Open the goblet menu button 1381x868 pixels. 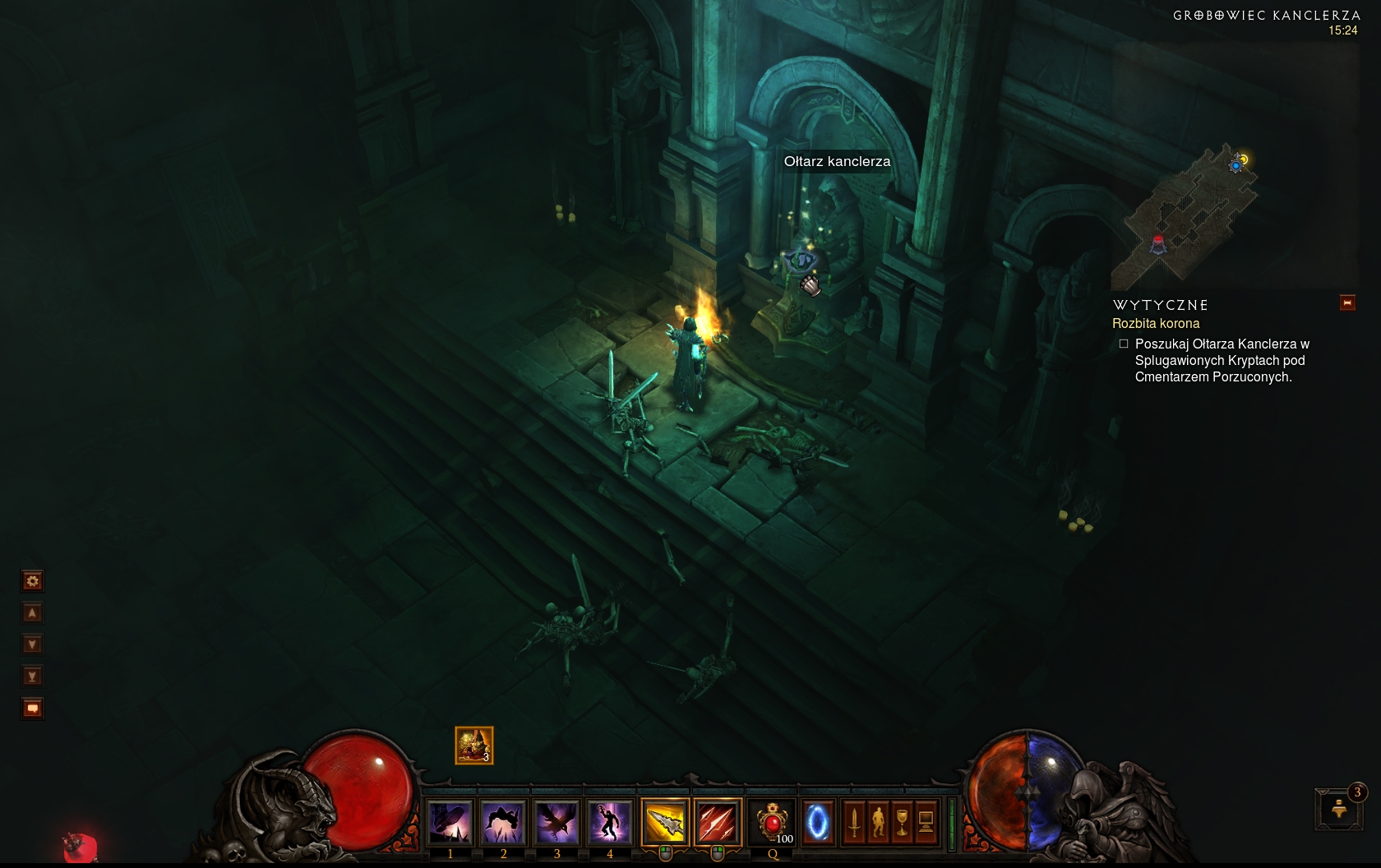(x=902, y=821)
